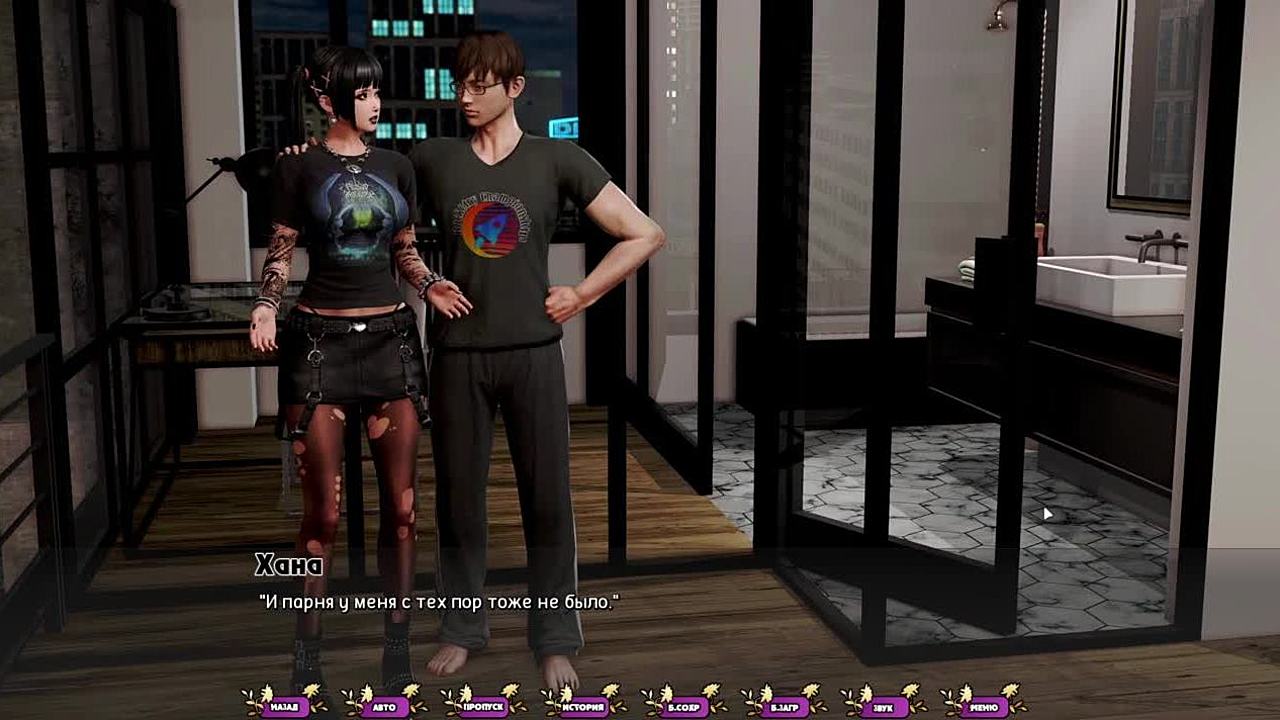Quick load with Б.ЗАГР
The height and width of the screenshot is (720, 1280).
click(x=785, y=707)
